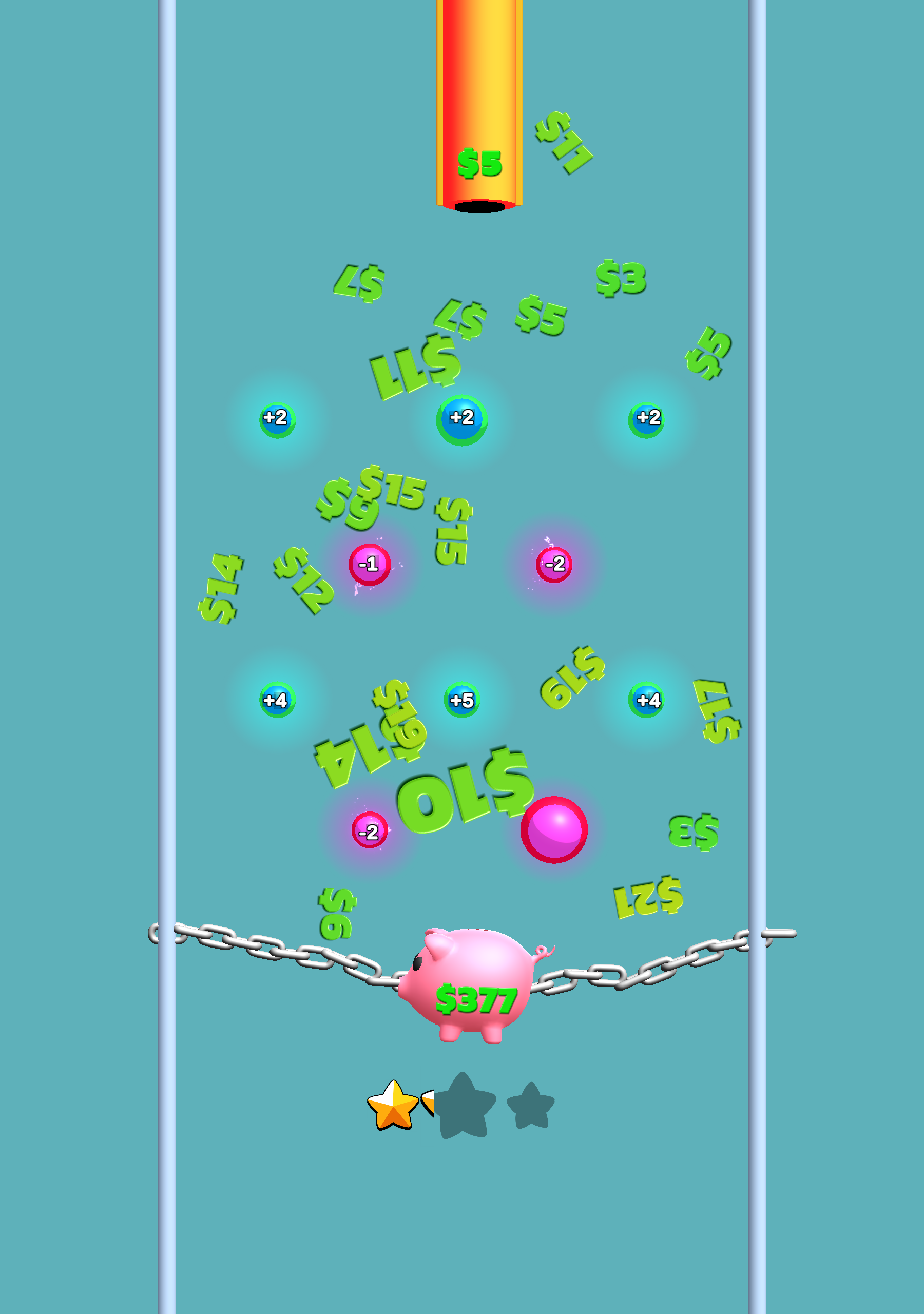
Task: Tap the $3 money label in the upper right
Action: pos(622,279)
